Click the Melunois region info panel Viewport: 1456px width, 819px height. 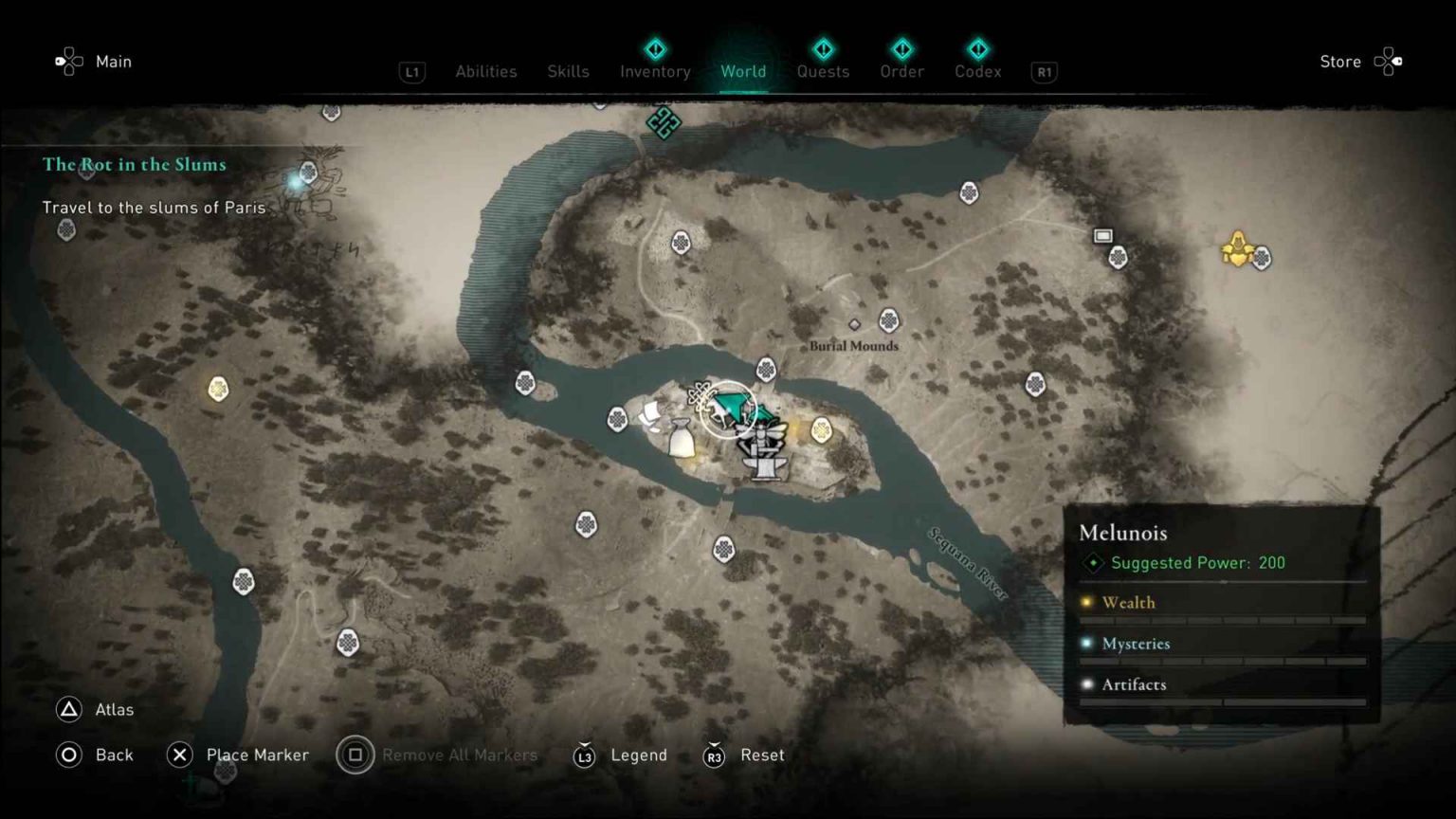1223,607
